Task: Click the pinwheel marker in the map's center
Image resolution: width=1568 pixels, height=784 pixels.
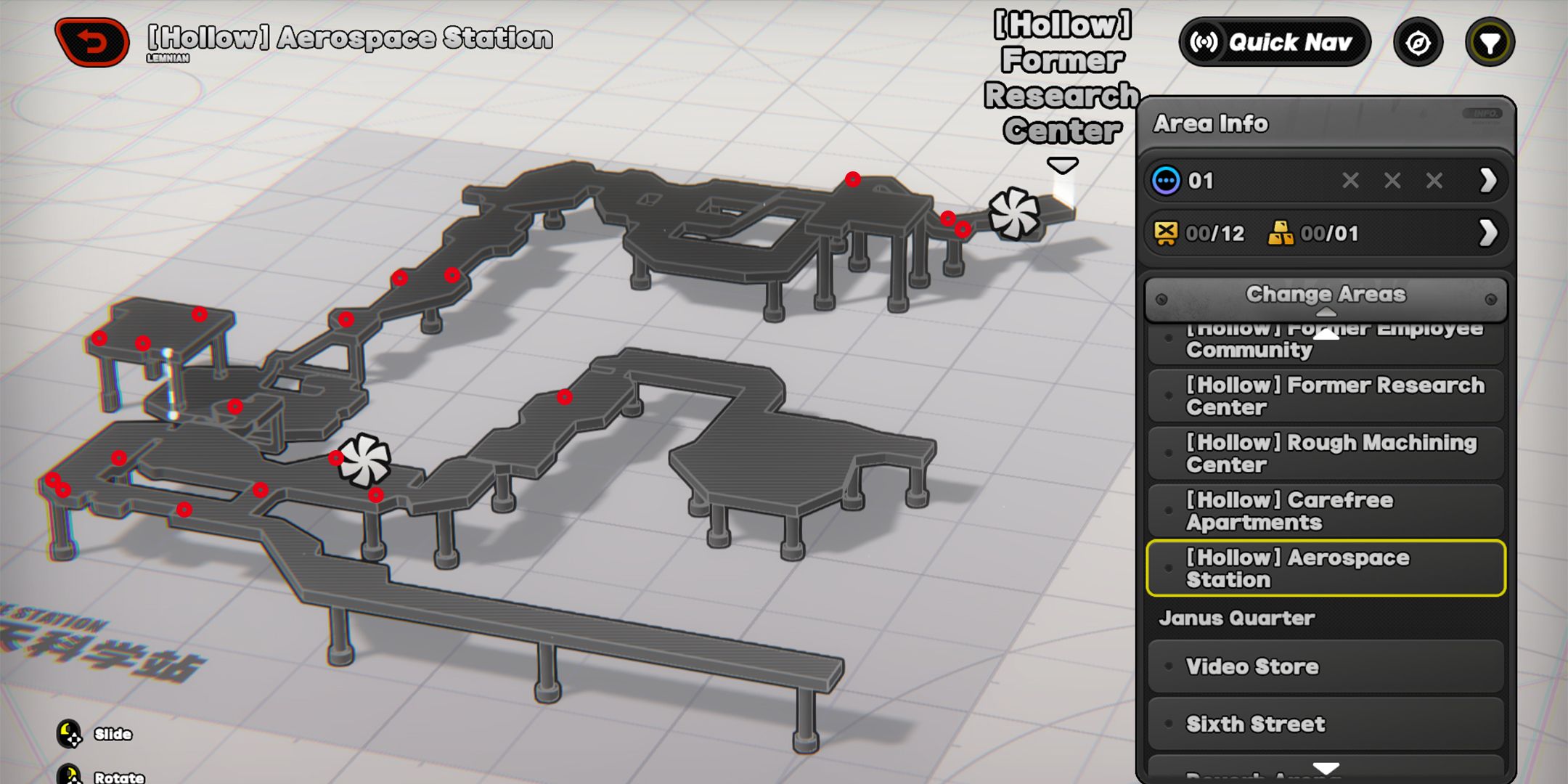Action: click(x=366, y=460)
